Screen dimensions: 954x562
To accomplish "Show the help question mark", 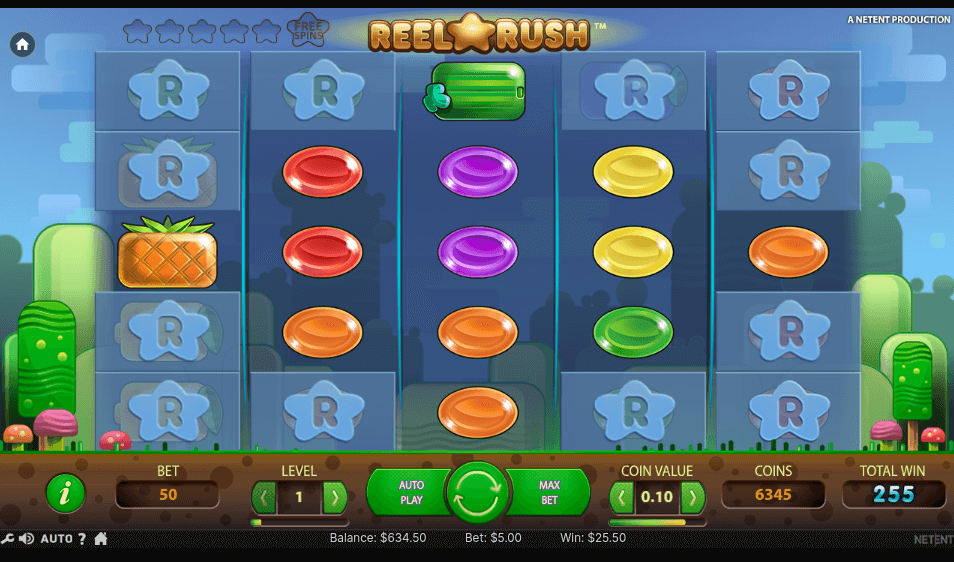I will point(82,539).
